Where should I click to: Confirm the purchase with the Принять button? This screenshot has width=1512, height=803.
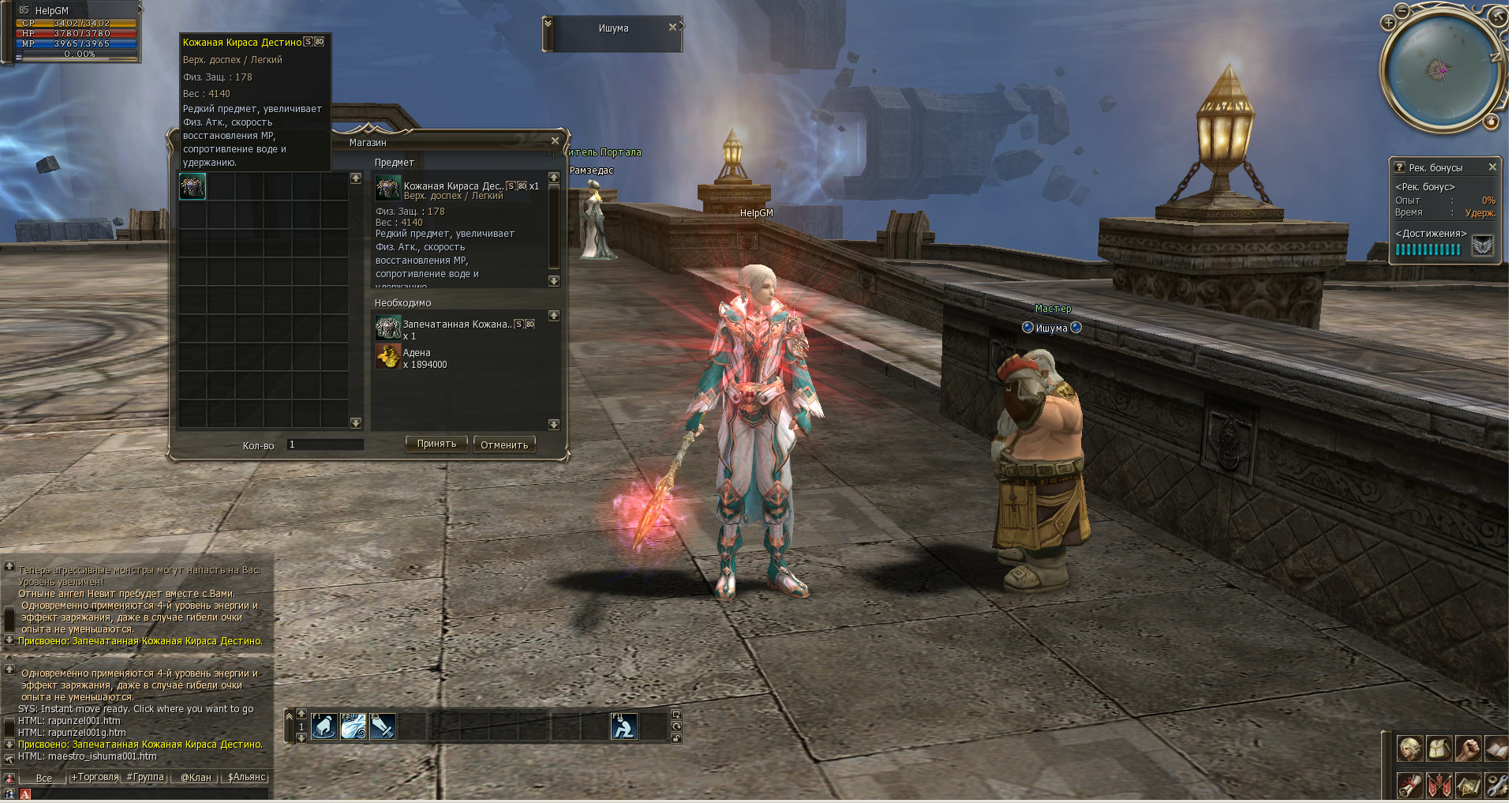pyautogui.click(x=436, y=445)
